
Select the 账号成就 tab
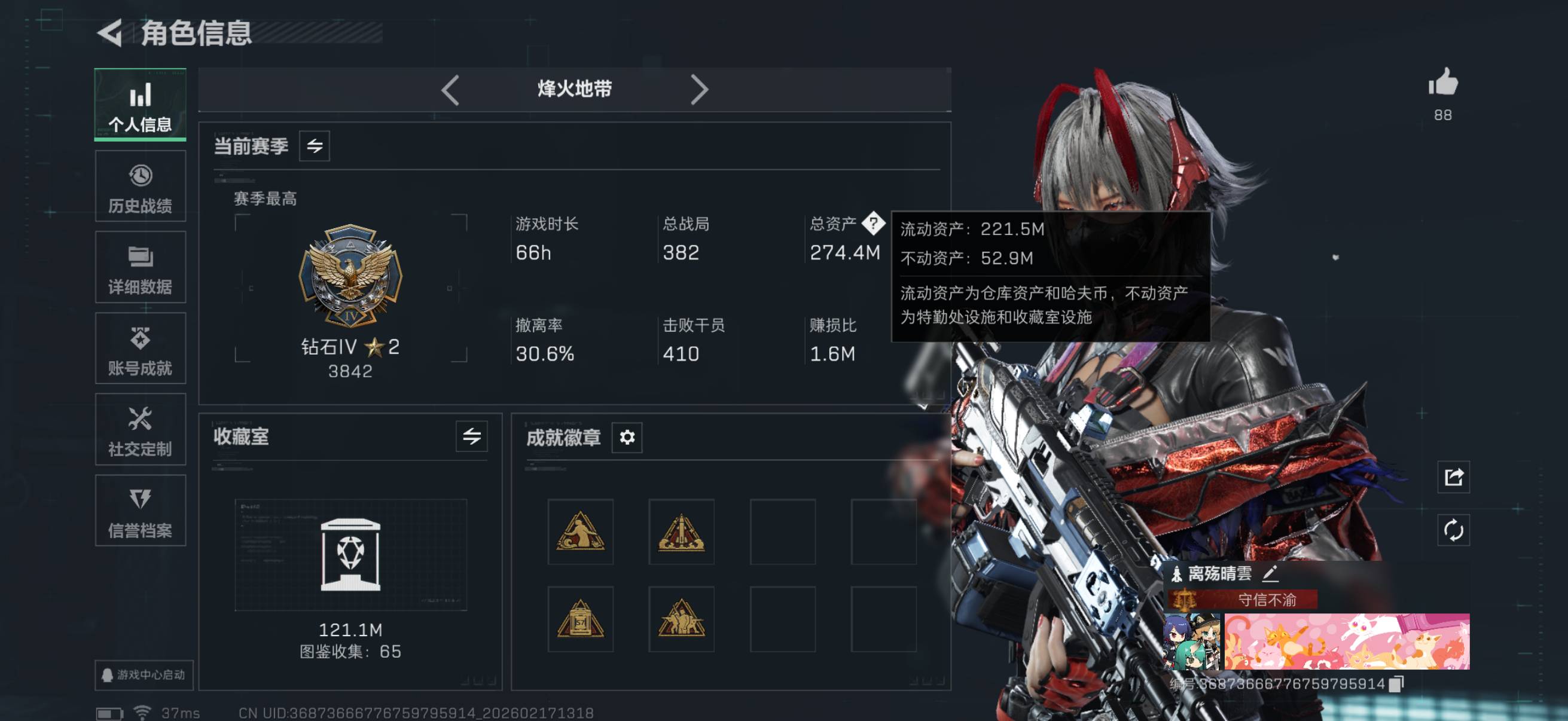(x=140, y=349)
